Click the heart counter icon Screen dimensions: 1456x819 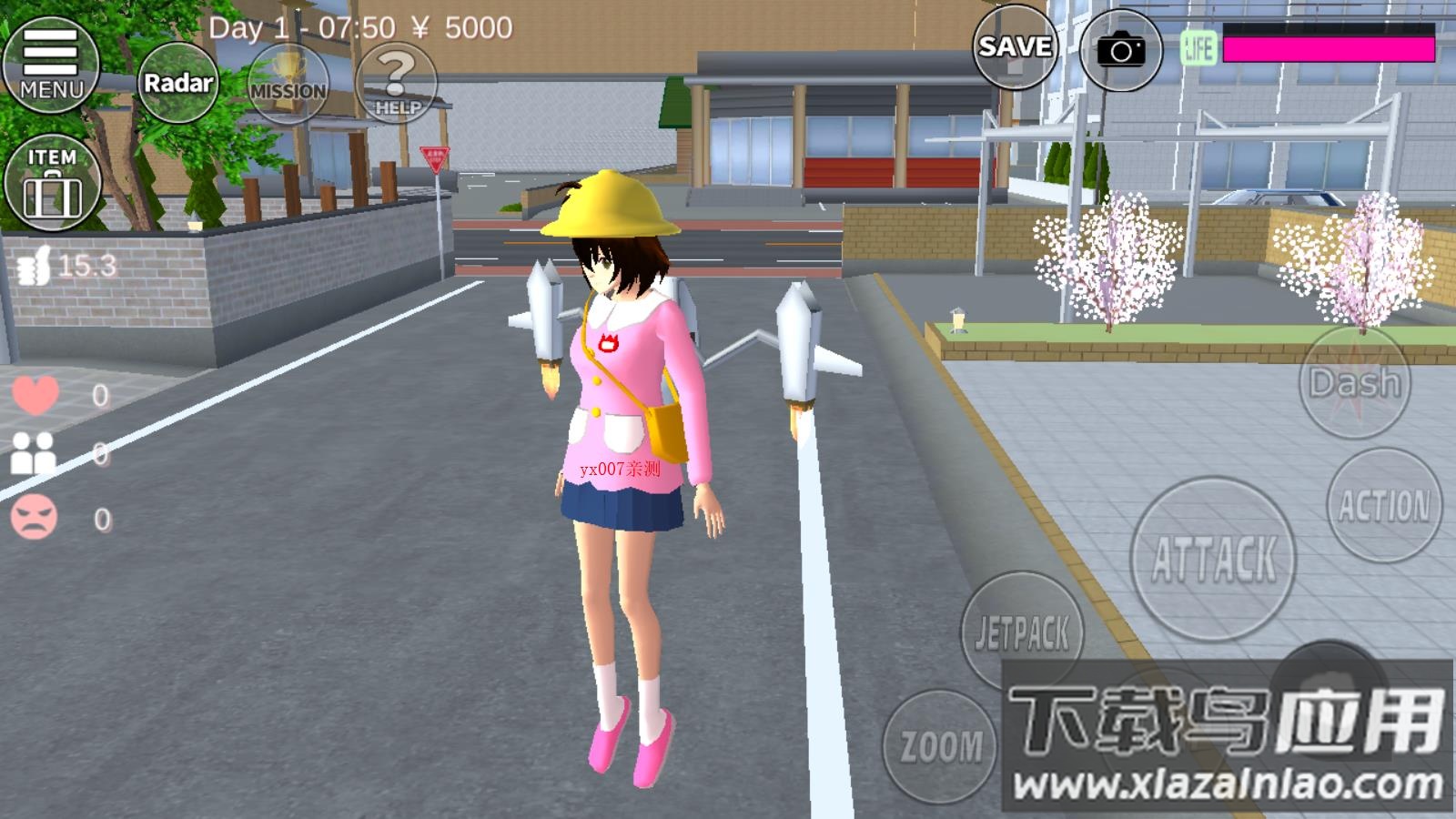tap(36, 393)
